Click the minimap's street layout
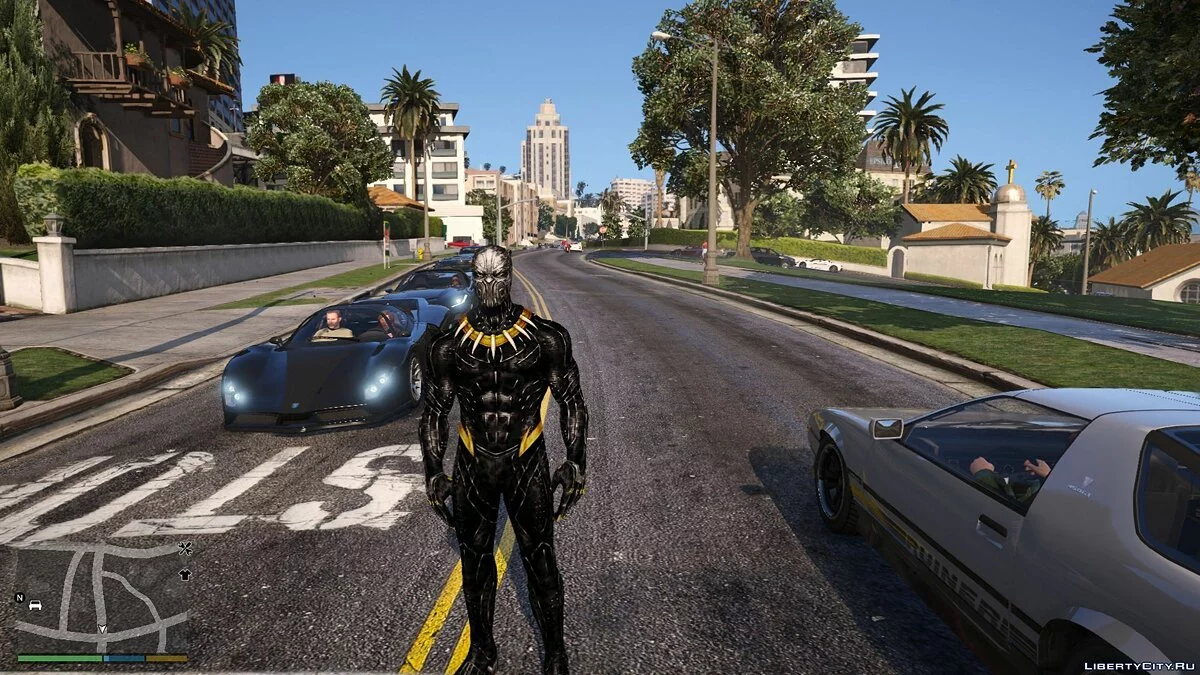 click(x=100, y=598)
